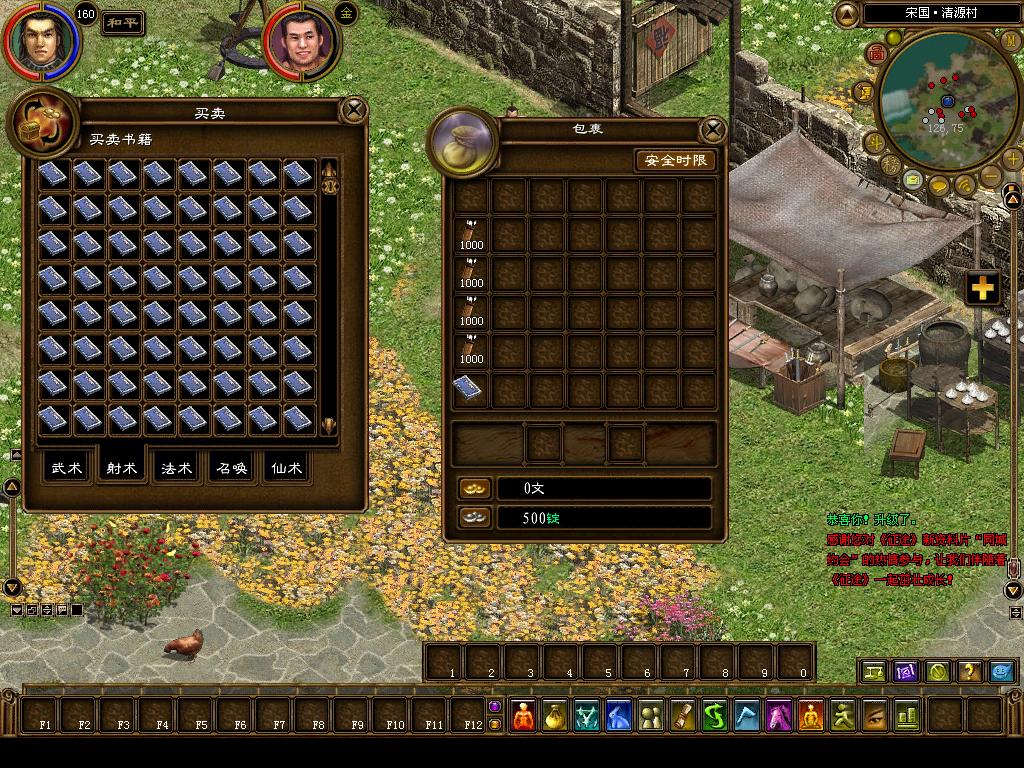Viewport: 1024px width, 768px height.
Task: Switch to the 武术 book tab
Action: tap(68, 468)
